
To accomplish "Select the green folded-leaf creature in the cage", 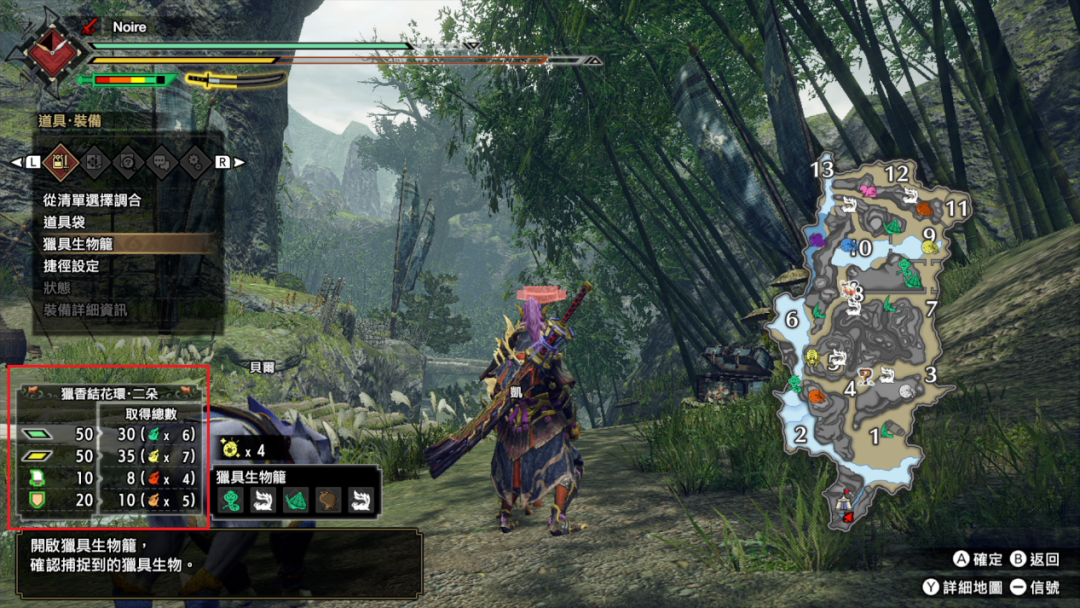I will coord(295,500).
